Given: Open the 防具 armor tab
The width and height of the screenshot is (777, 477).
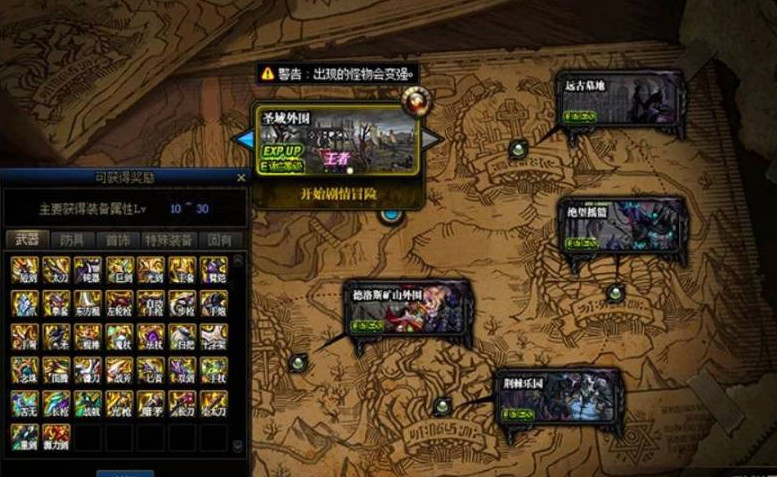Looking at the screenshot, I should click(72, 240).
